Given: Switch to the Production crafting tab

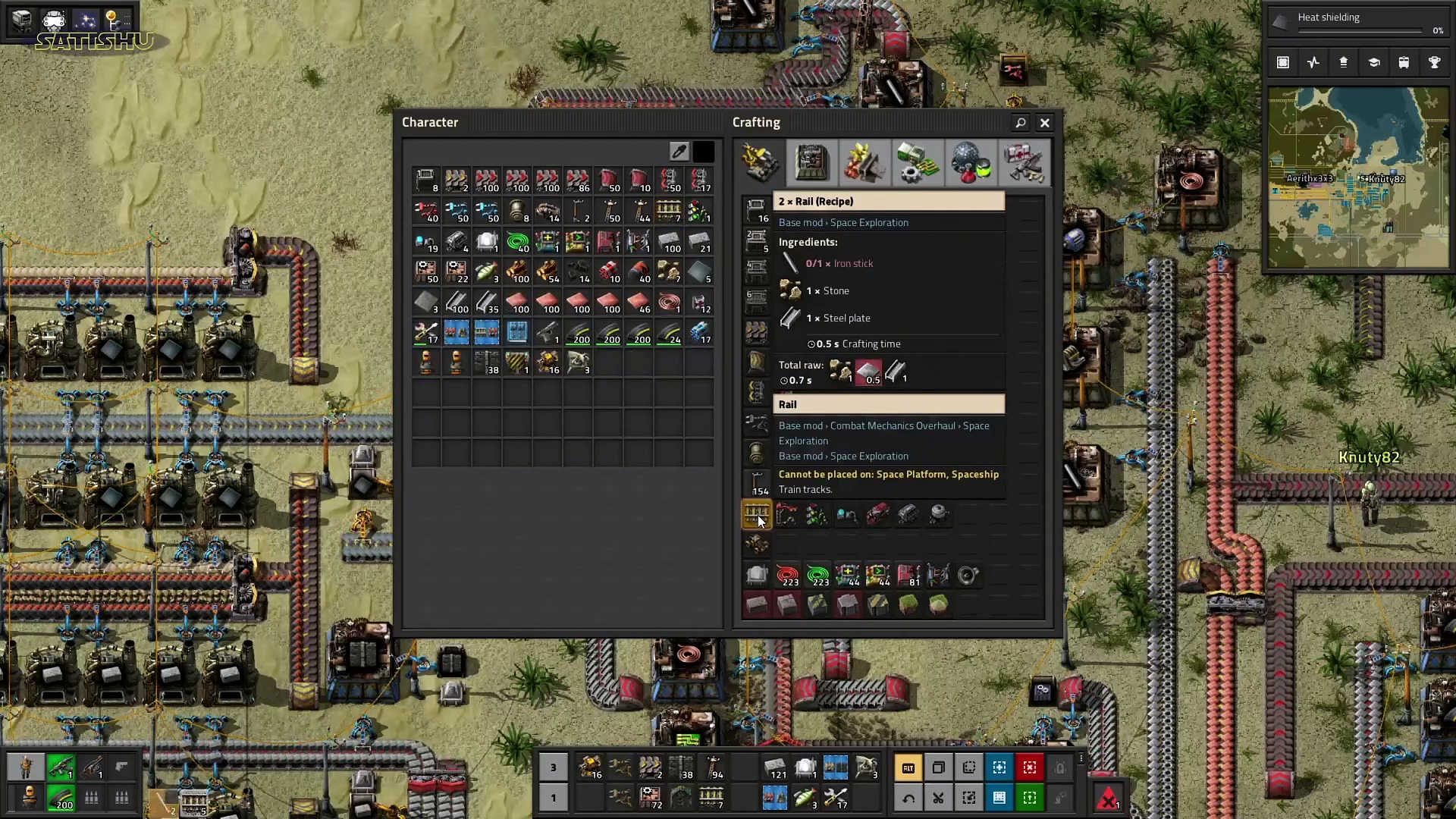Looking at the screenshot, I should click(x=811, y=162).
